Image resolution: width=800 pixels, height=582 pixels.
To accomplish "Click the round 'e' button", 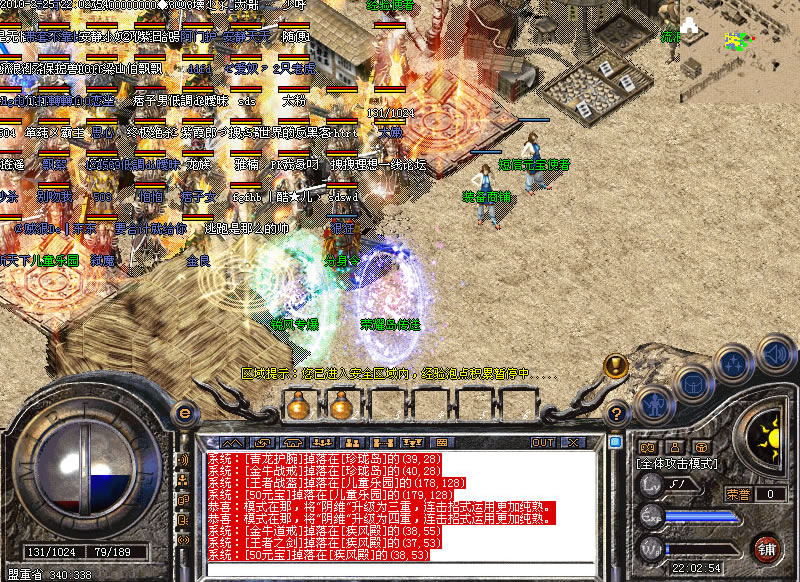I will [184, 412].
